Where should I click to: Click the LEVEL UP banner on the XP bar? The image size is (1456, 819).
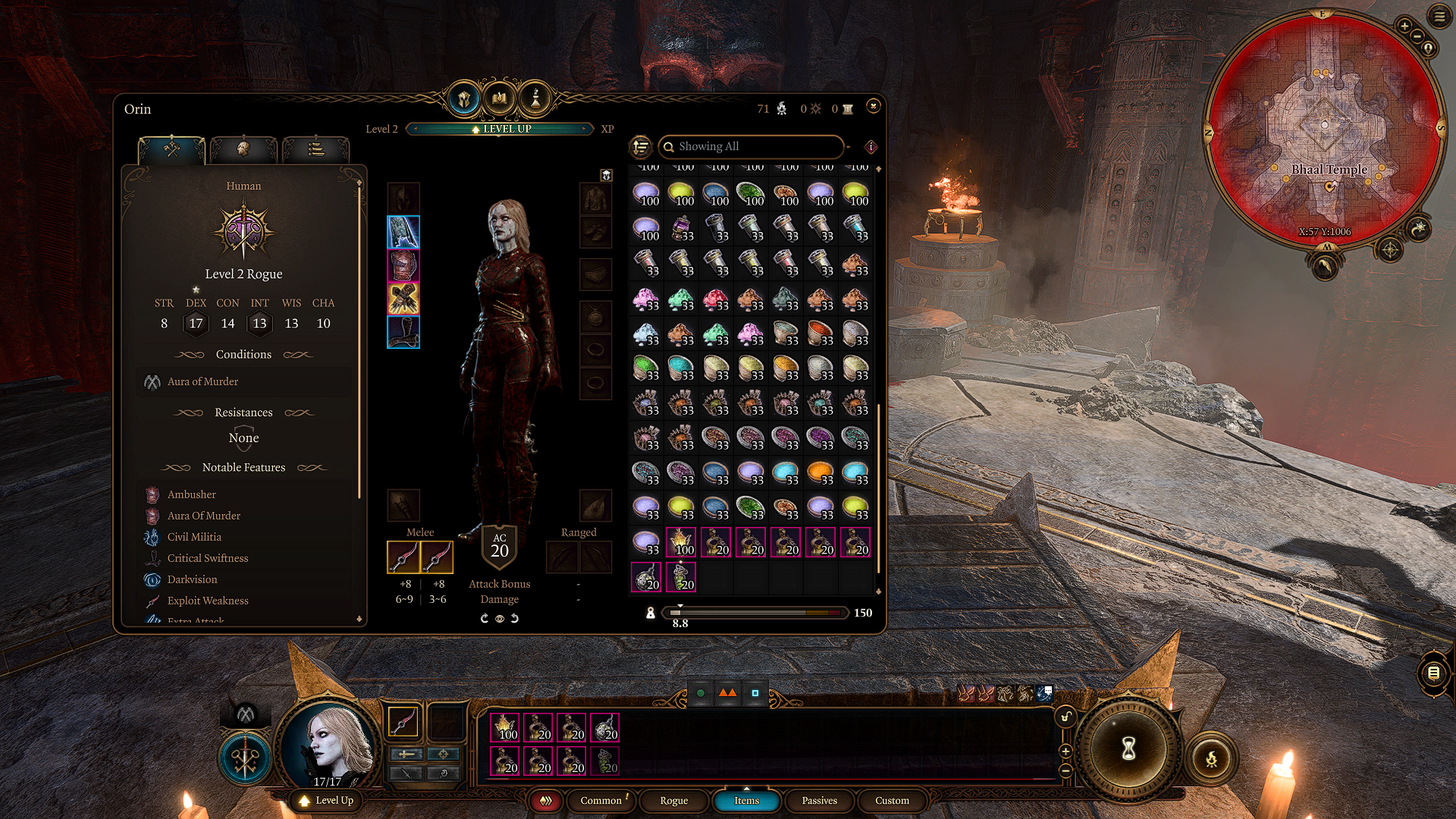click(500, 129)
